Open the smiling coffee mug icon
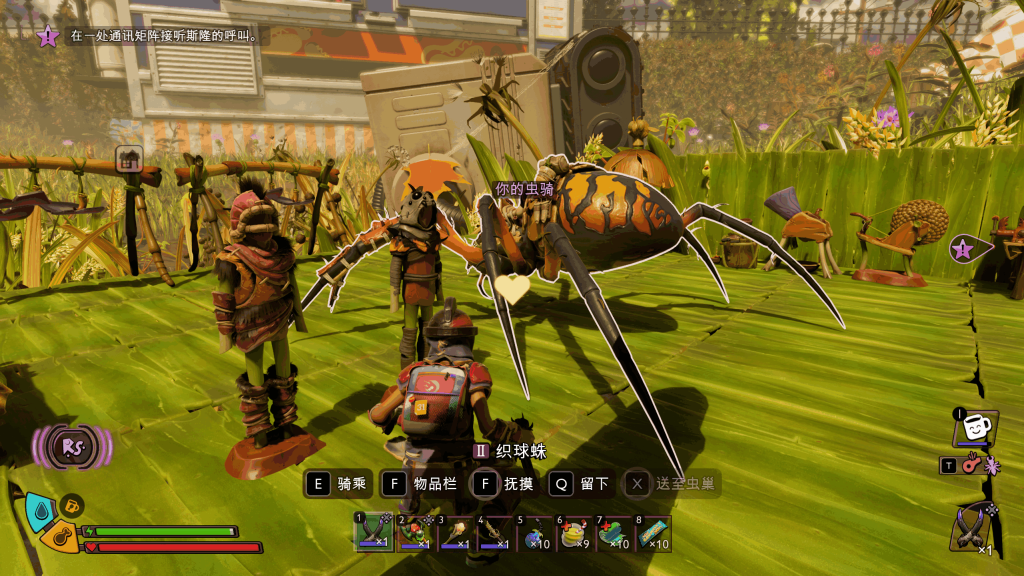1024x576 pixels. click(974, 427)
